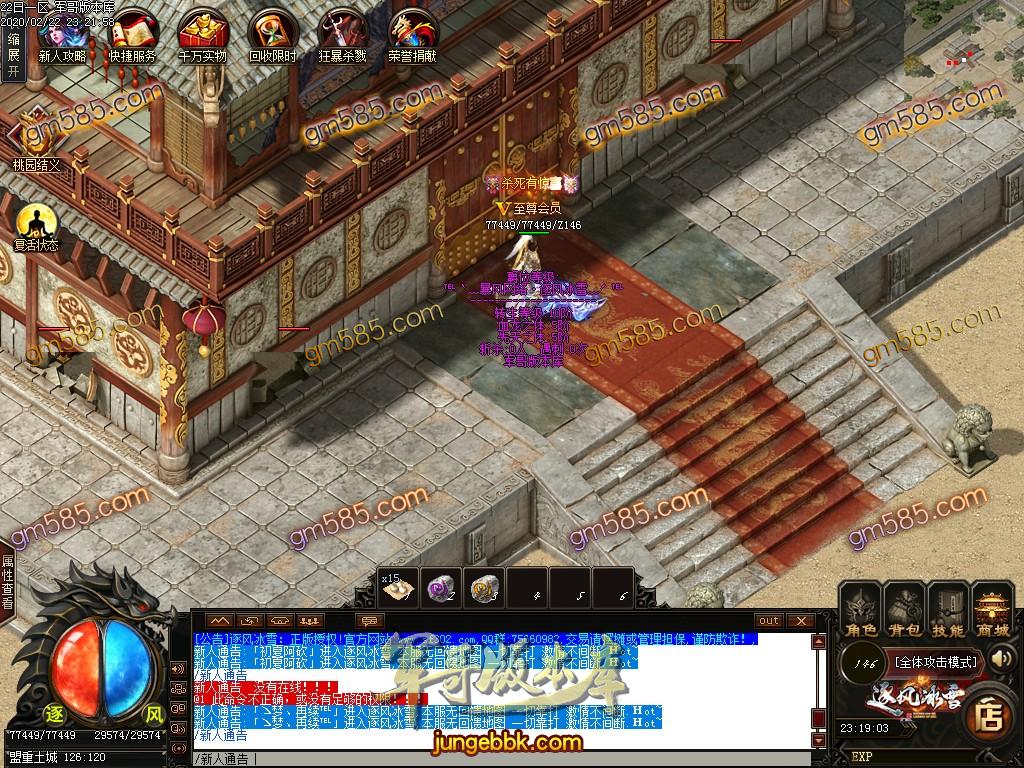Open the 属性查看 attribute view tab
This screenshot has width=1024, height=768.
pos(8,590)
